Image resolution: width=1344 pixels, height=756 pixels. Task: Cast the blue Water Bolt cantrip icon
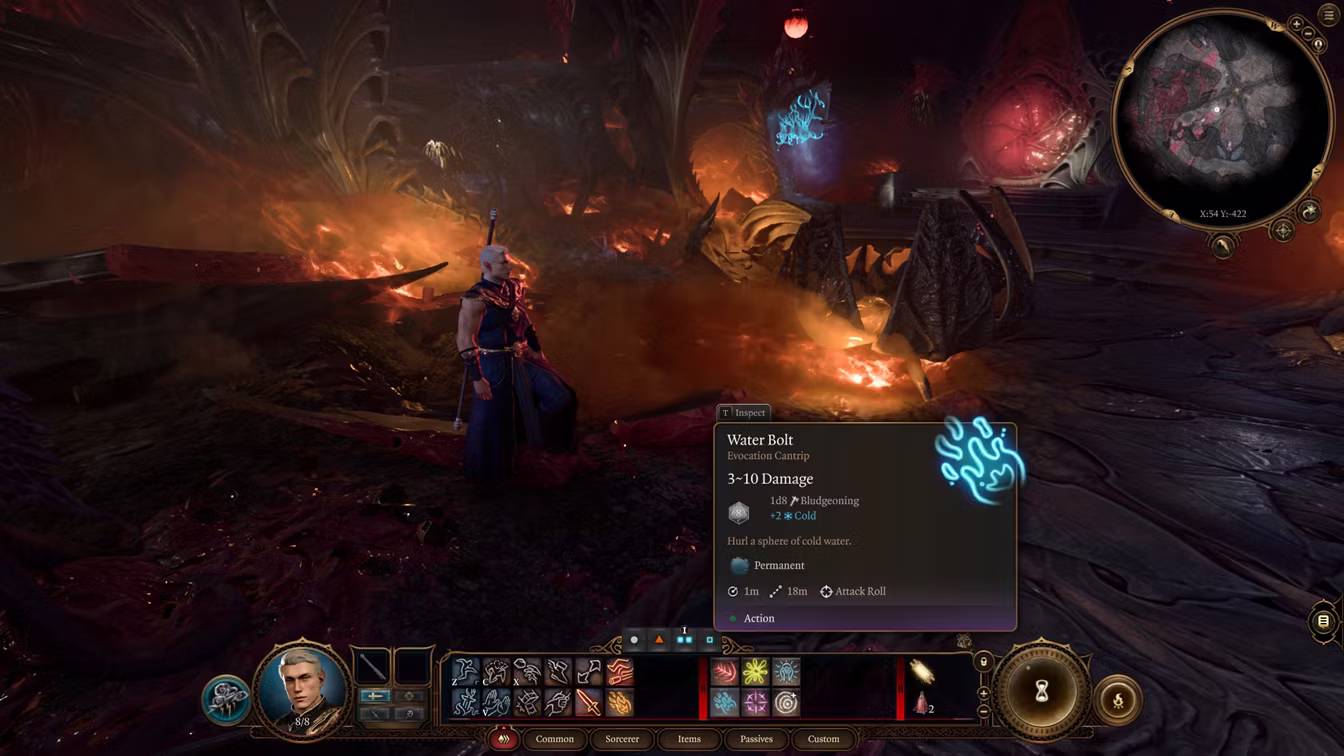pos(724,703)
